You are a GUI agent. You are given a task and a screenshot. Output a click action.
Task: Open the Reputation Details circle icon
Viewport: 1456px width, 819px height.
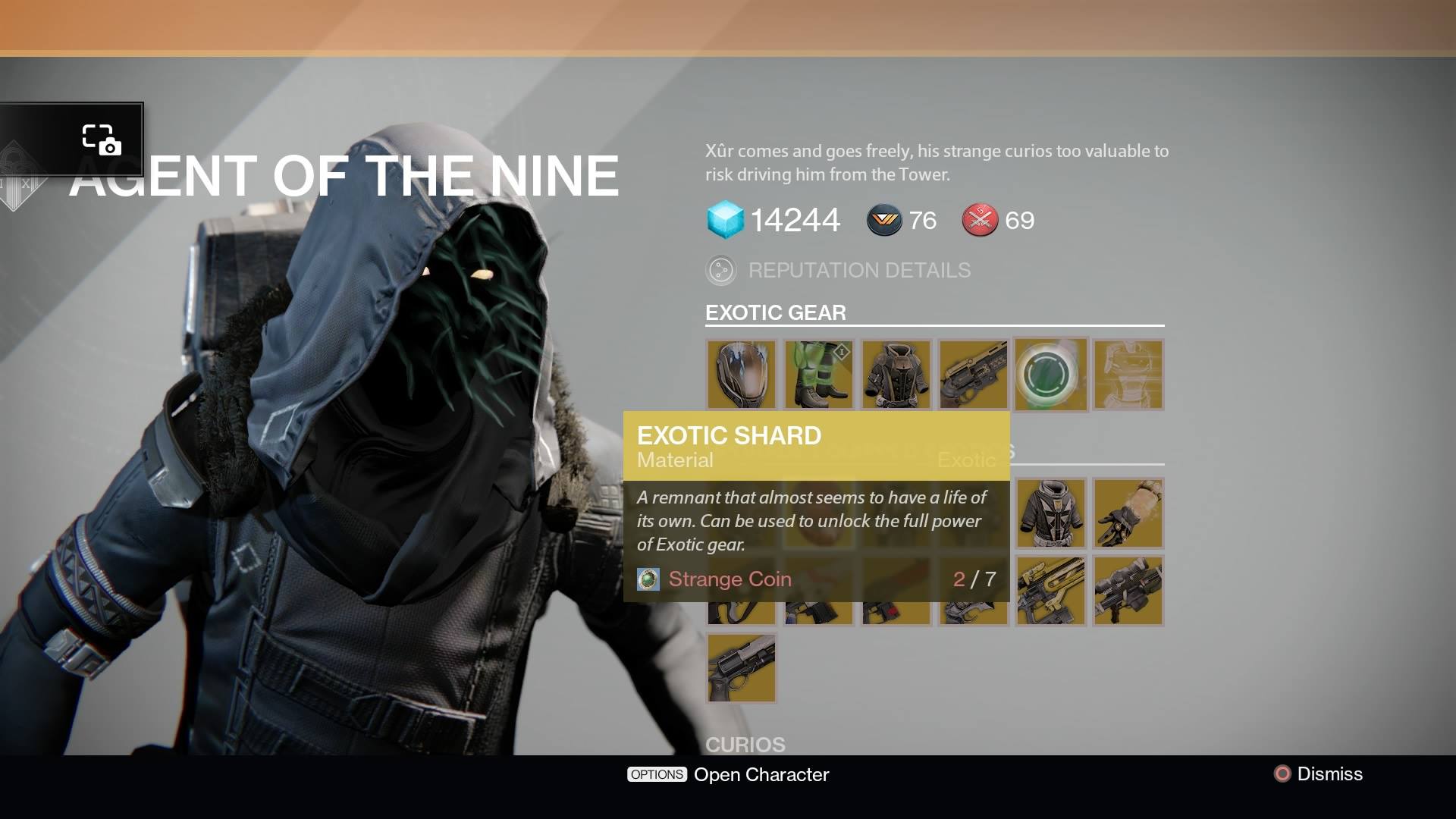pyautogui.click(x=720, y=269)
